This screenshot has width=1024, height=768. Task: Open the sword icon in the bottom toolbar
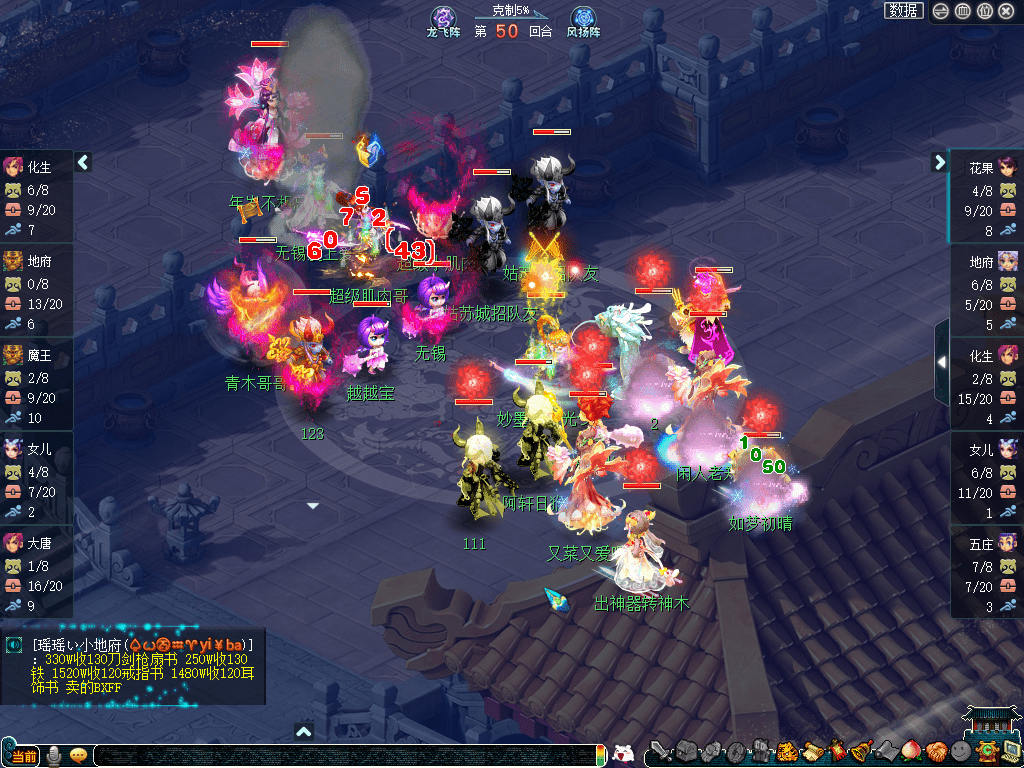pyautogui.click(x=660, y=750)
